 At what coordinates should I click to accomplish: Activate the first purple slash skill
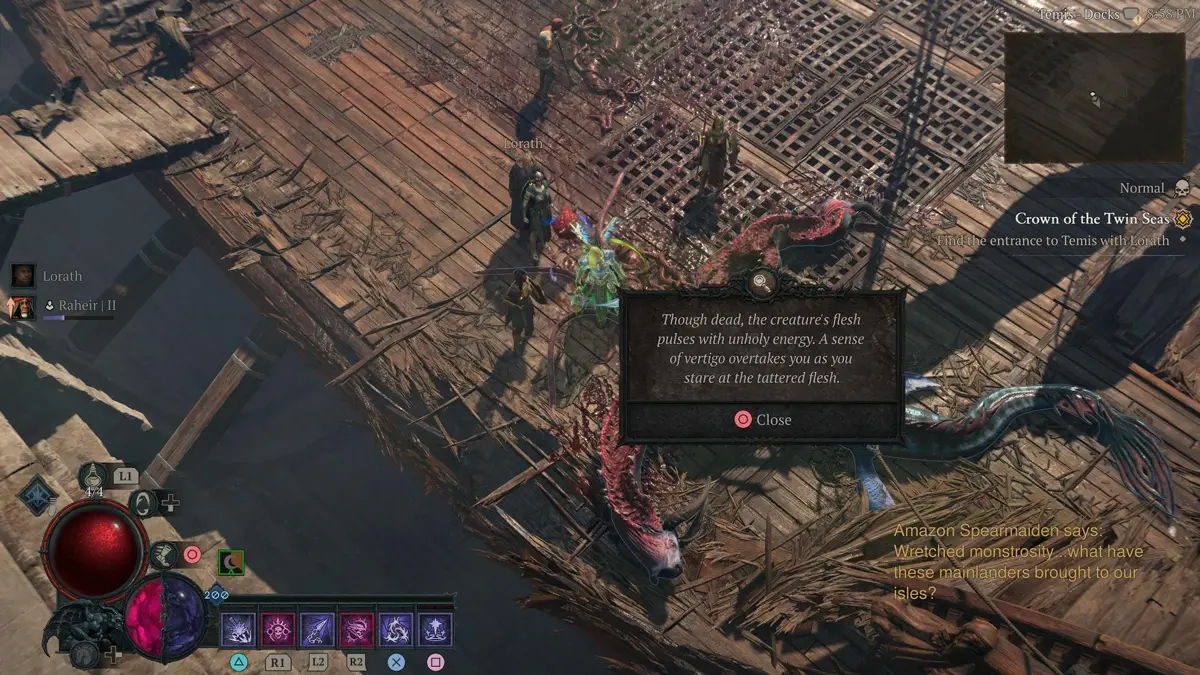[x=238, y=629]
